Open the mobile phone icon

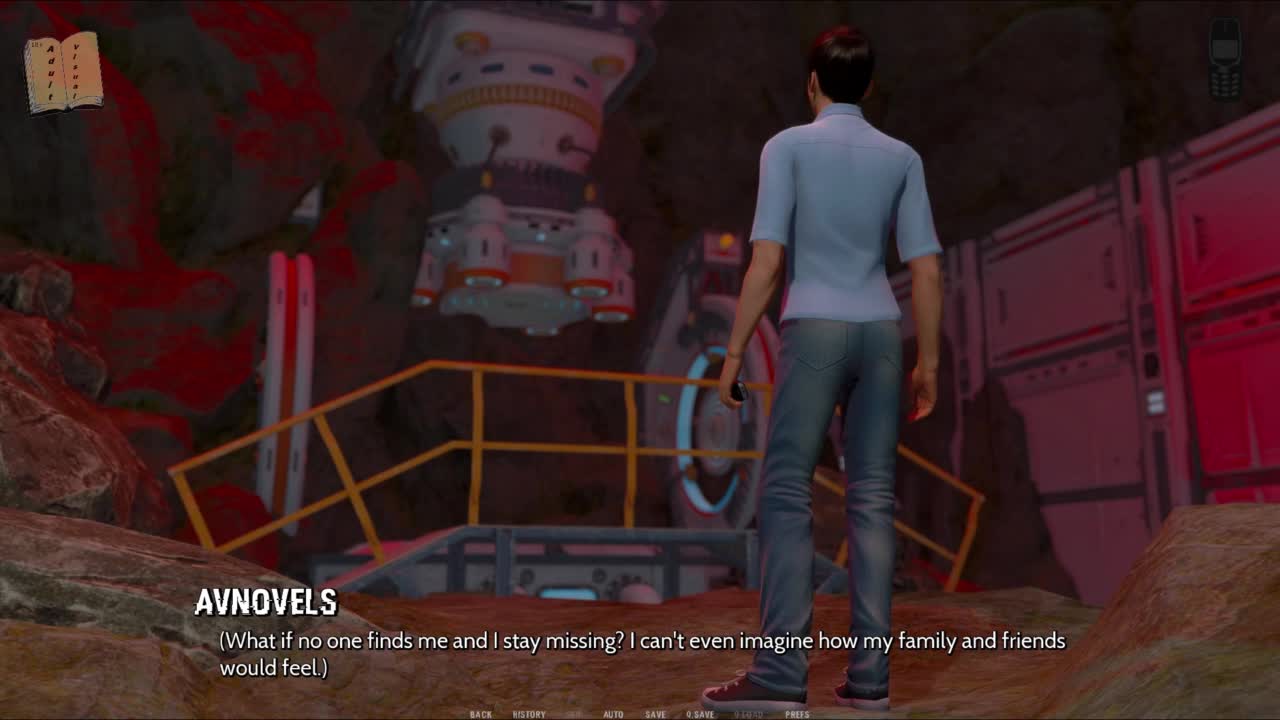coord(1224,59)
